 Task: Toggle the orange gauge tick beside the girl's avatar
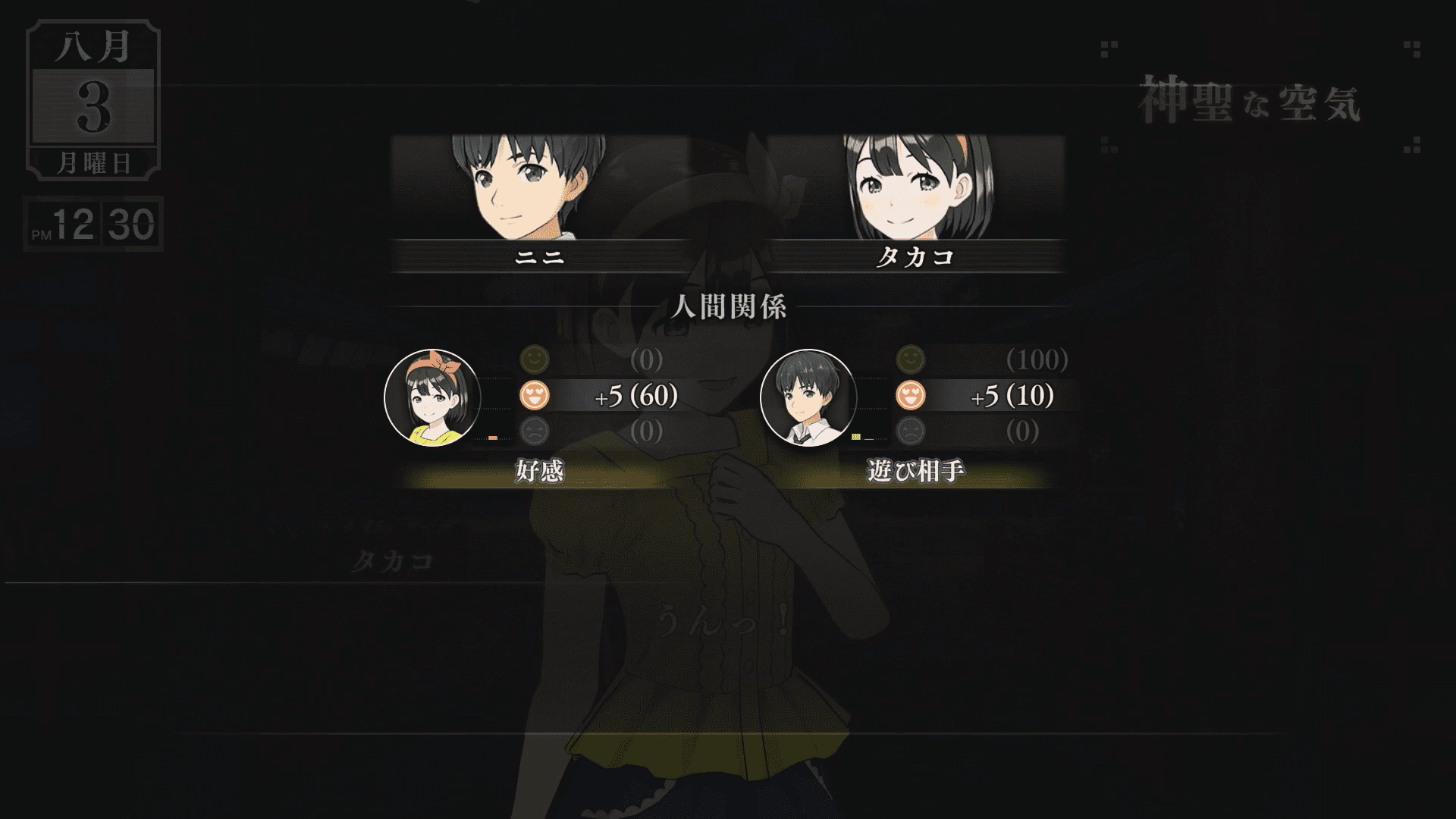tap(494, 437)
